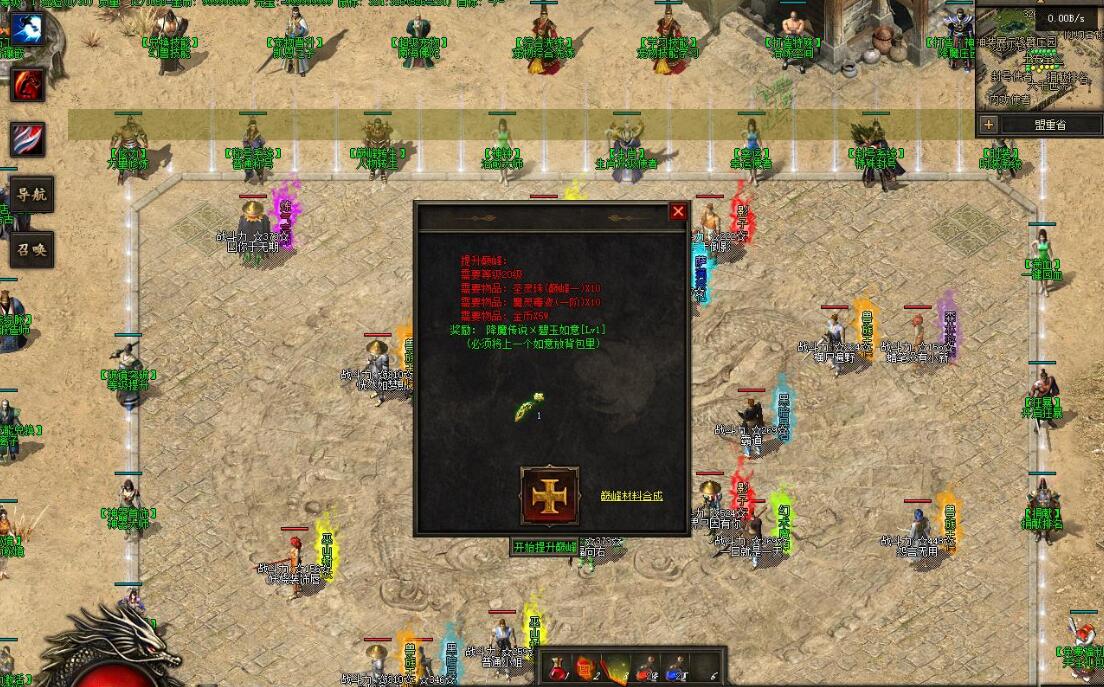Close the 提升巅峰 dialog window
The width and height of the screenshot is (1104, 687).
(678, 212)
